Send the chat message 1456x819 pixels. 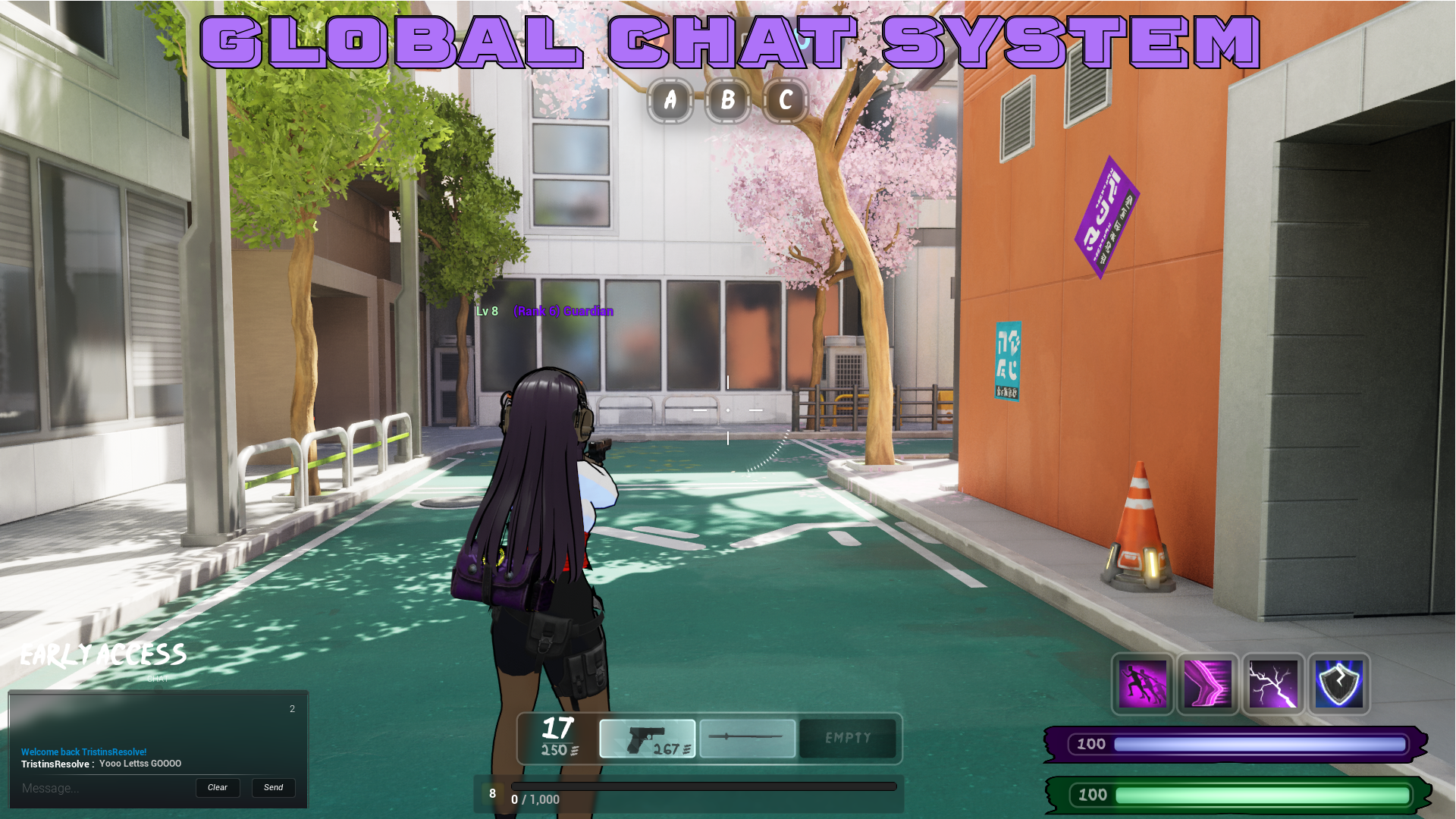(x=273, y=788)
